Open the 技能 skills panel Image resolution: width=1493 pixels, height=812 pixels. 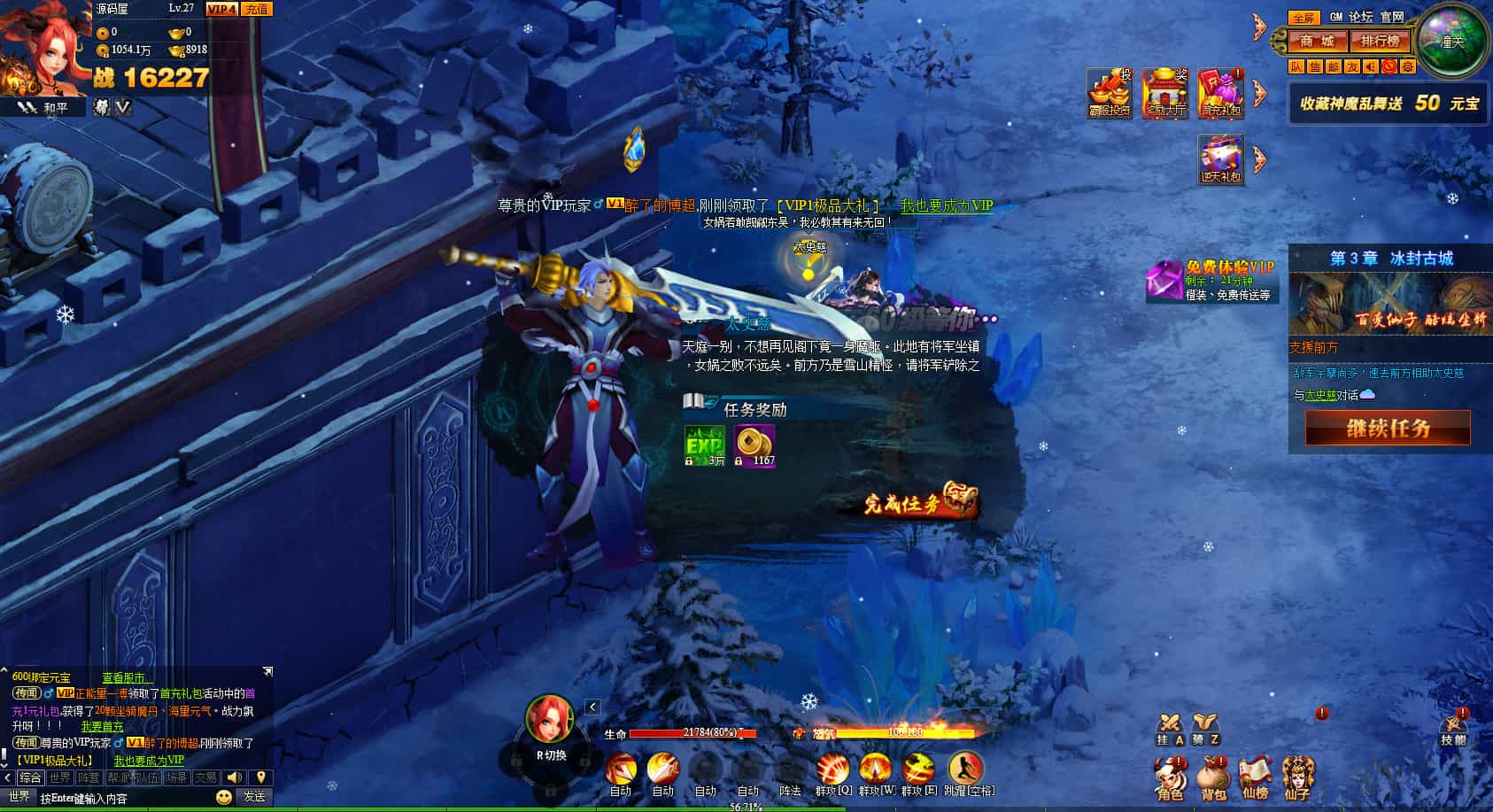pyautogui.click(x=1453, y=730)
